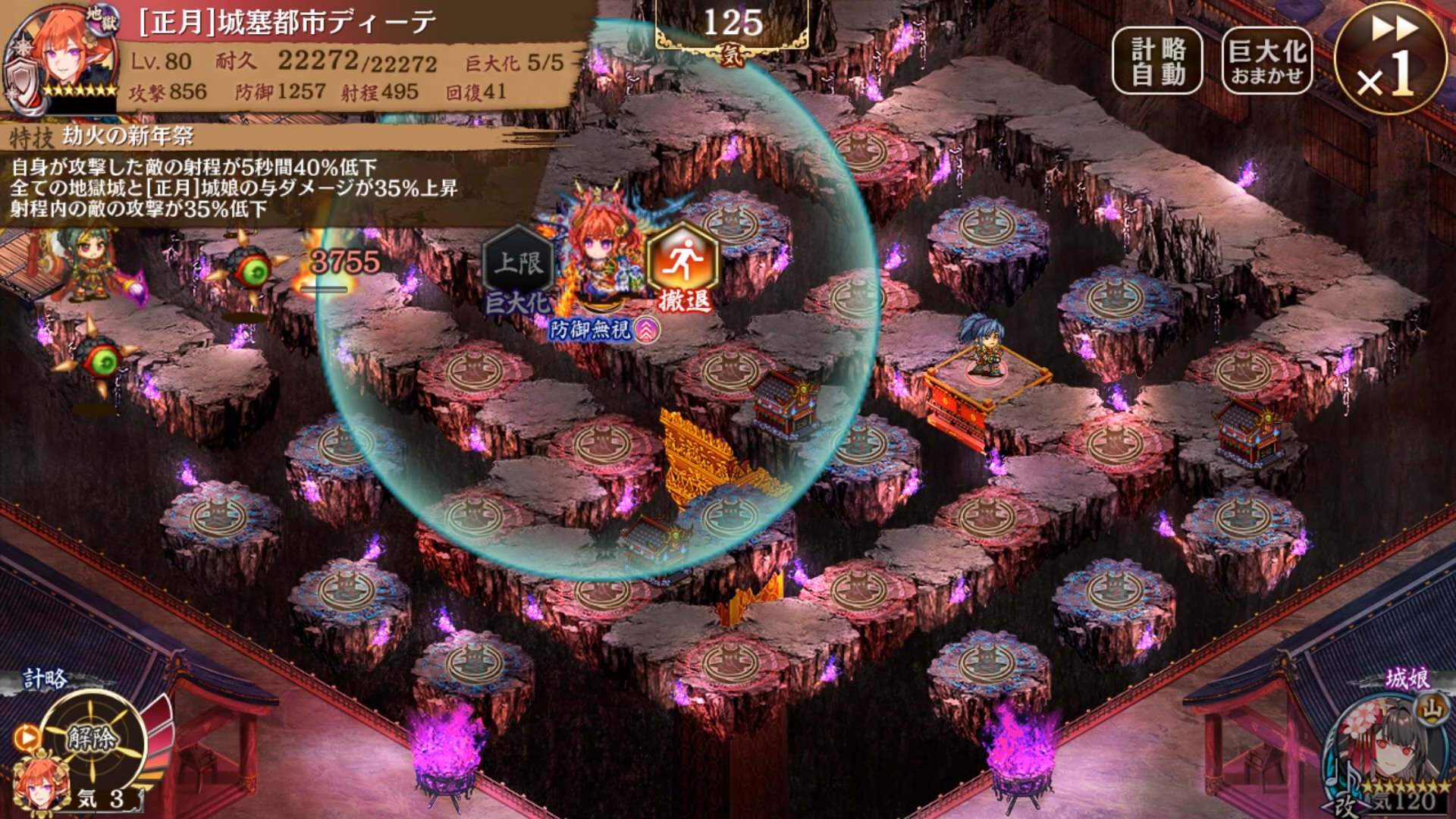Click the 巨大化 上限 enlarge button
The width and height of the screenshot is (1456, 819).
click(x=519, y=269)
